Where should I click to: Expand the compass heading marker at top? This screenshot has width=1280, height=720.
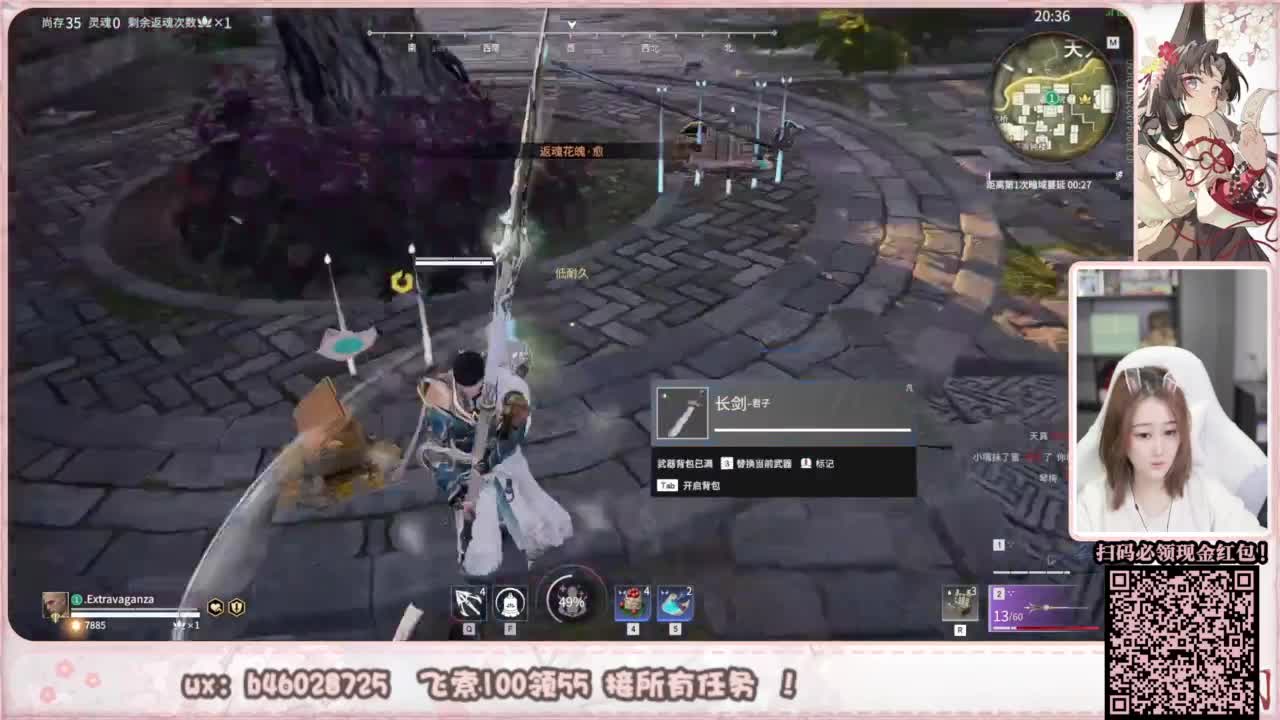point(570,28)
